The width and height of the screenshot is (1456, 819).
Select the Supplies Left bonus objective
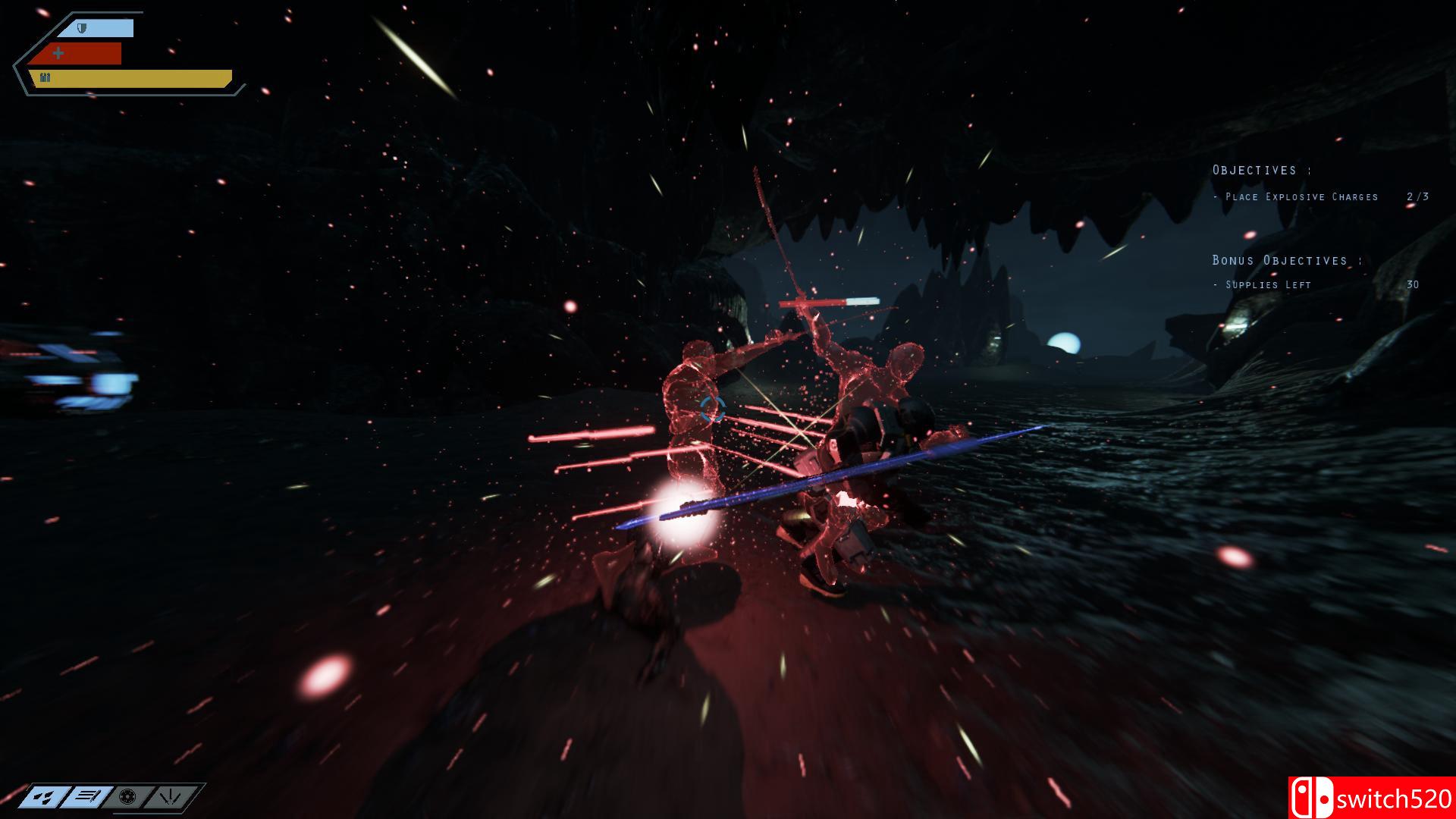1268,285
